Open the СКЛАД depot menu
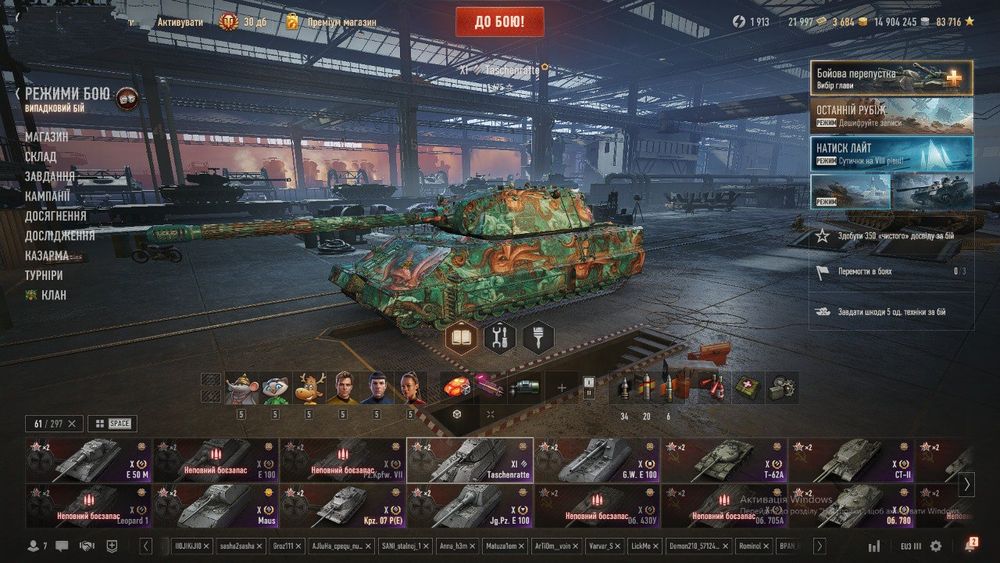This screenshot has height=563, width=1000. (x=41, y=156)
